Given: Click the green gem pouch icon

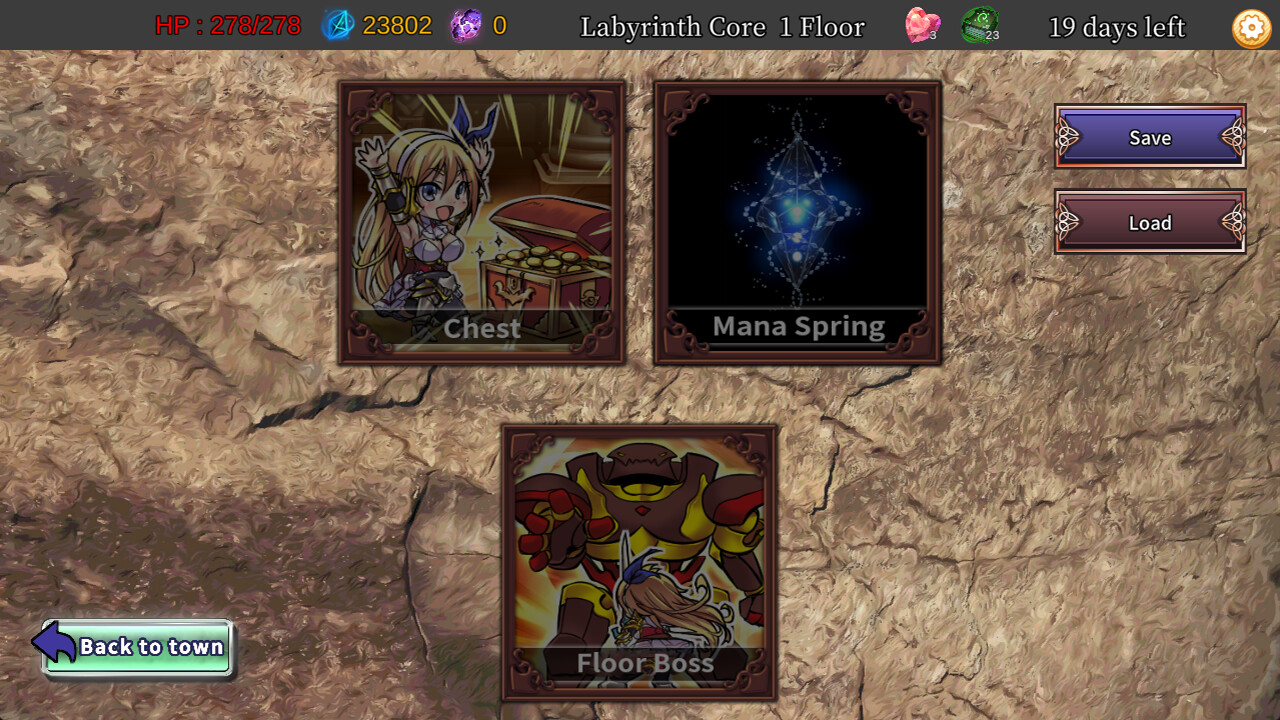Looking at the screenshot, I should 981,25.
